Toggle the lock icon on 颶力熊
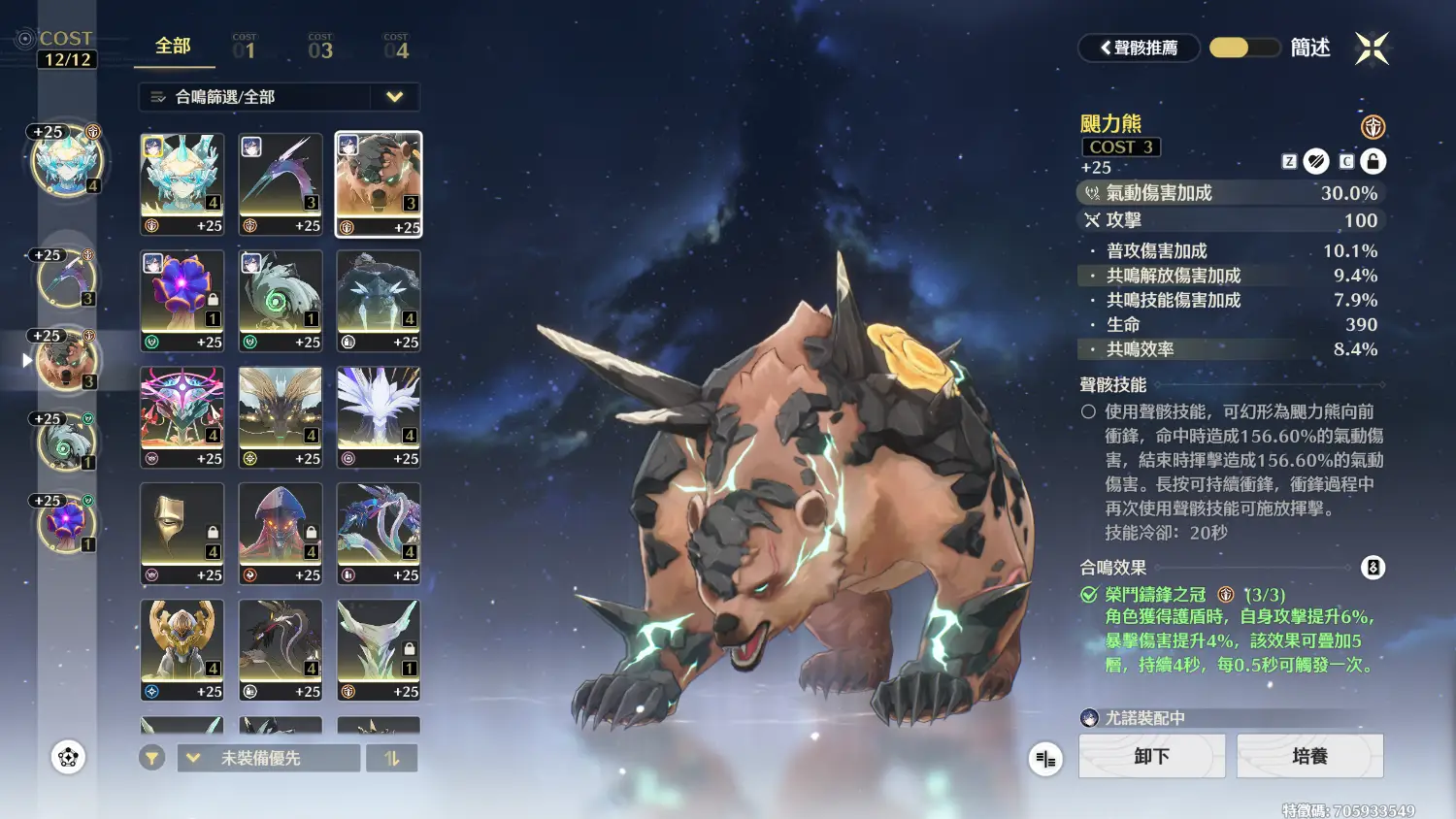1456x819 pixels. coord(1373,161)
